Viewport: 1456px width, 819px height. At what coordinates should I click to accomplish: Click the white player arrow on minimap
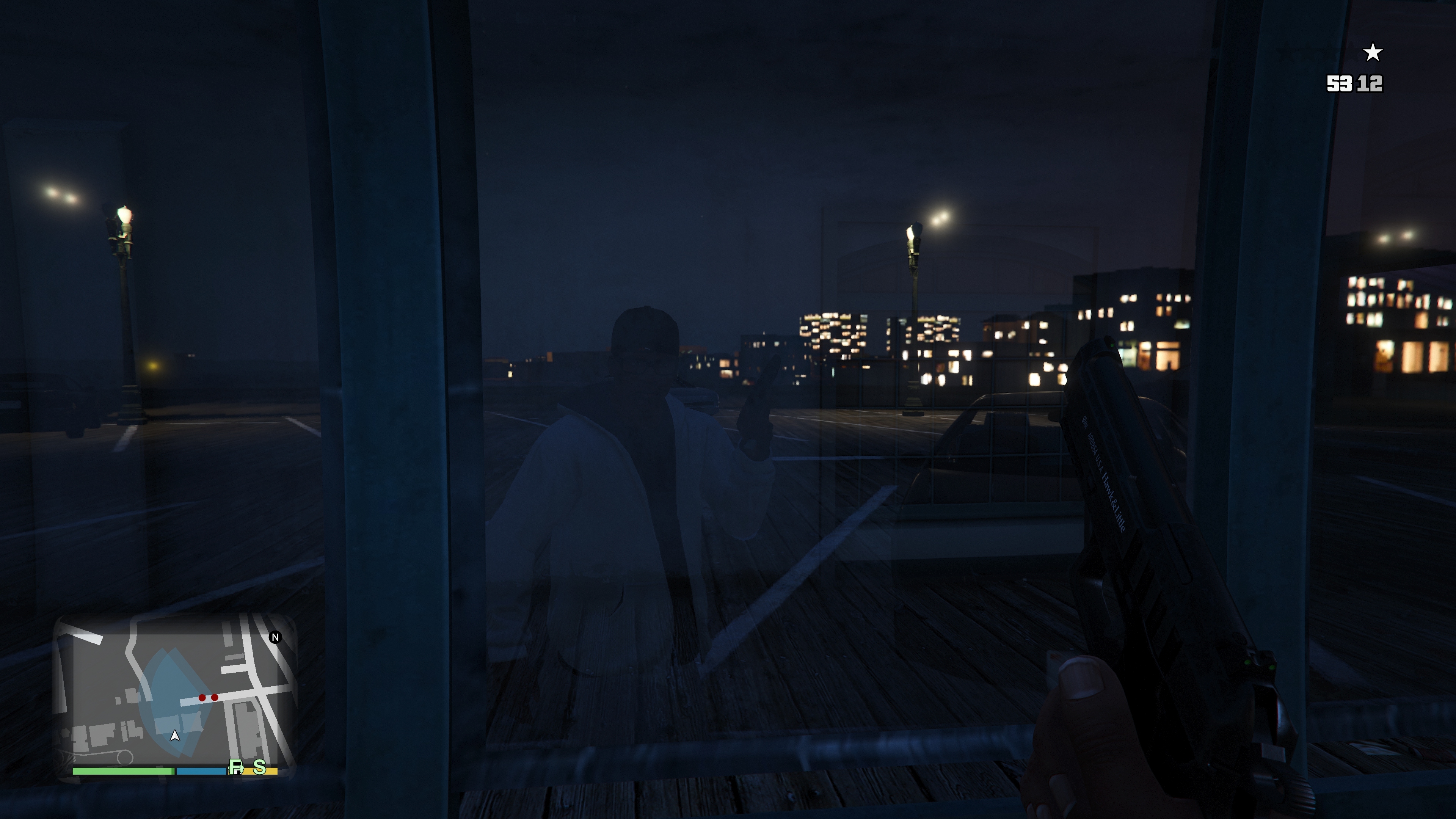coord(175,735)
